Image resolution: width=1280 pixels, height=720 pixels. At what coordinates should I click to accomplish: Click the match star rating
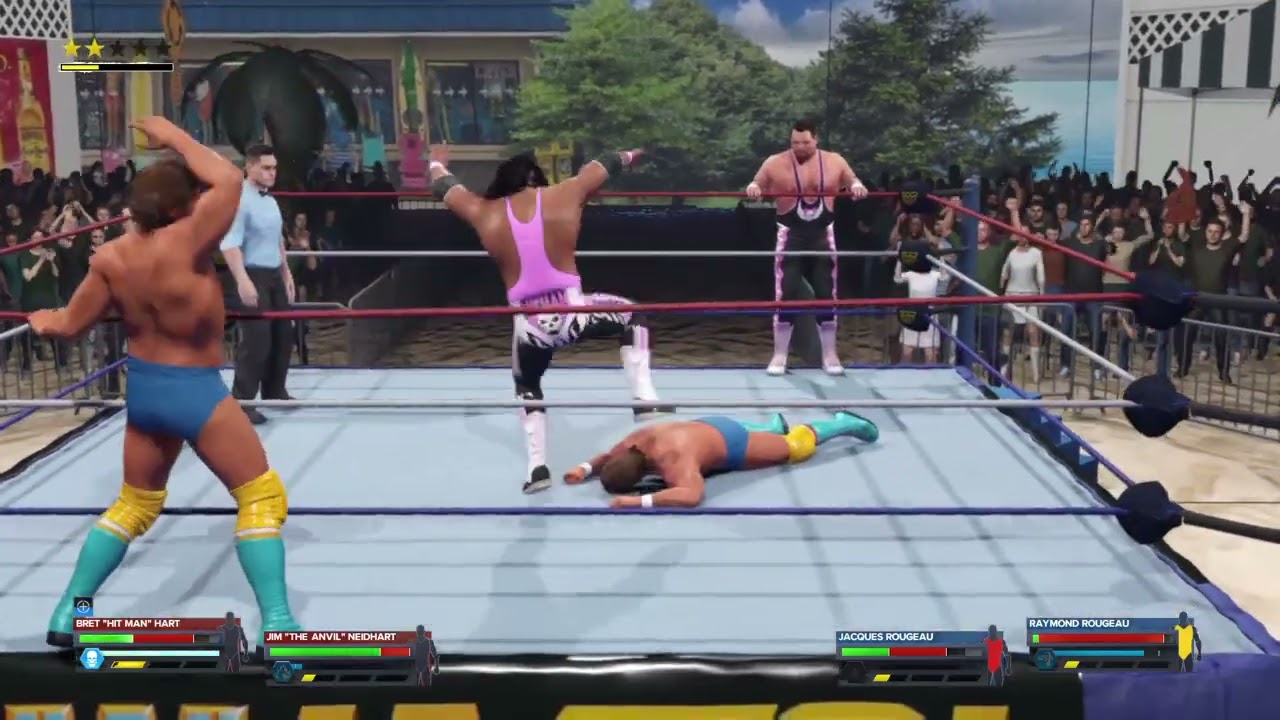117,47
